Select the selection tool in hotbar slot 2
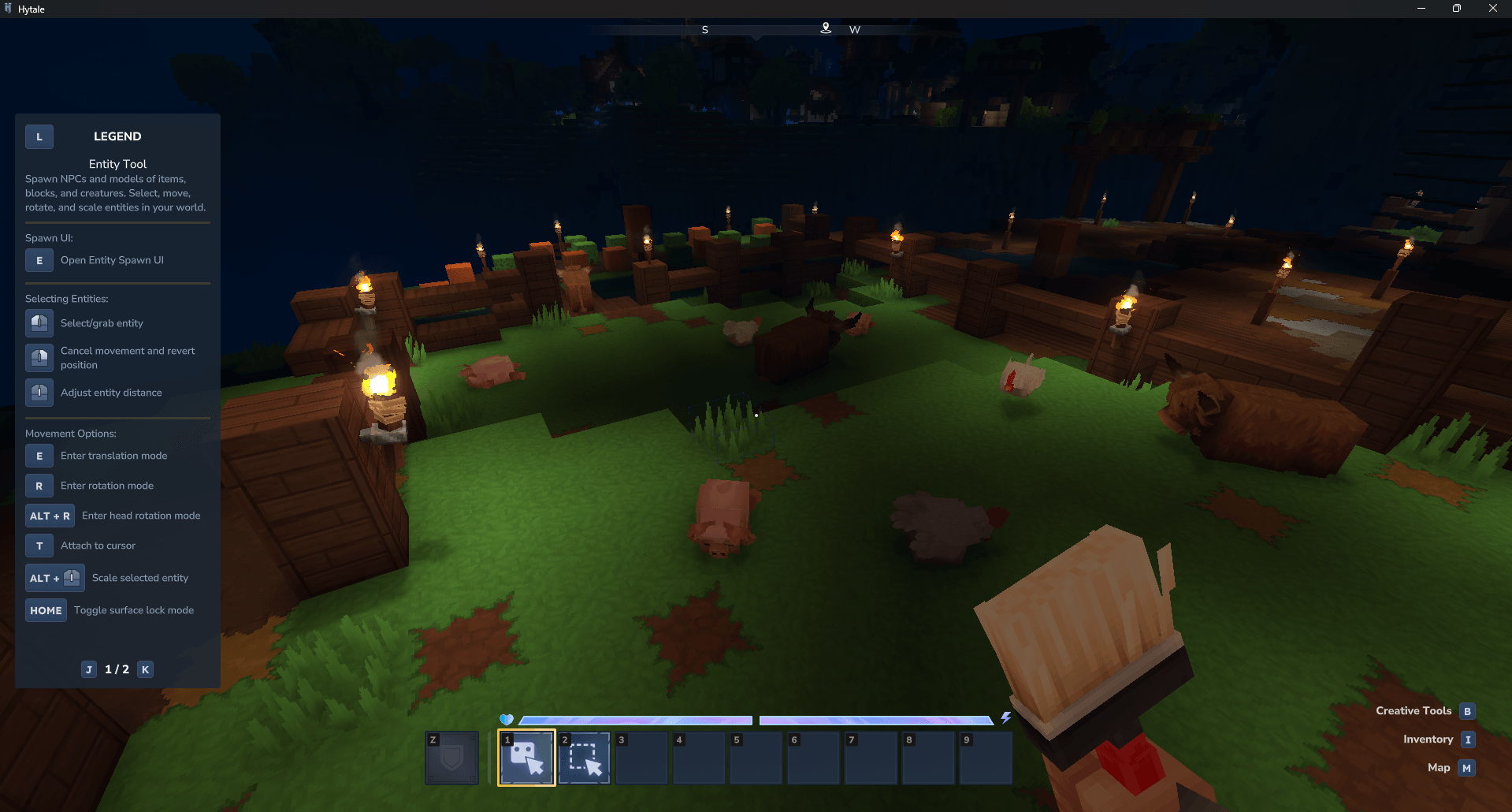 584,758
